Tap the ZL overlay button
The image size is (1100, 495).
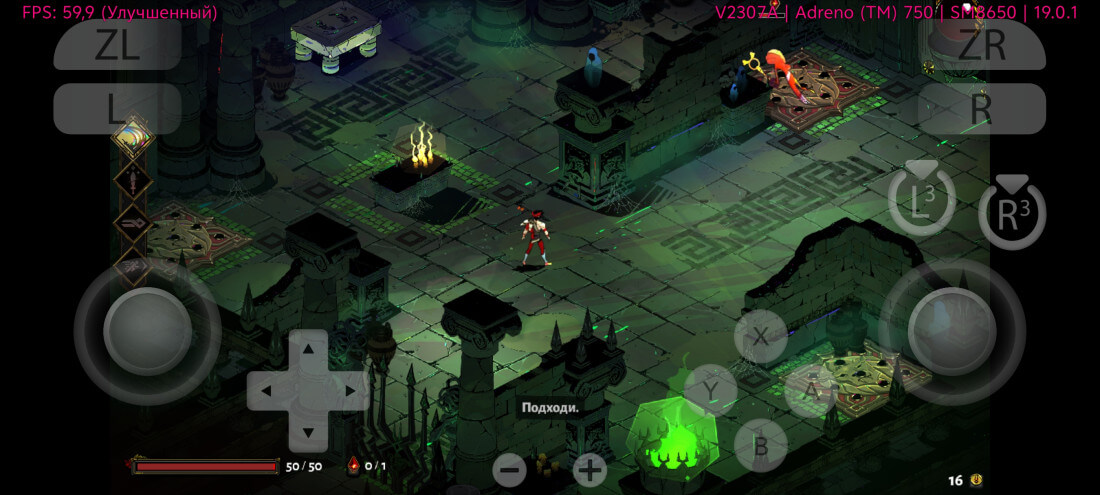click(x=117, y=46)
